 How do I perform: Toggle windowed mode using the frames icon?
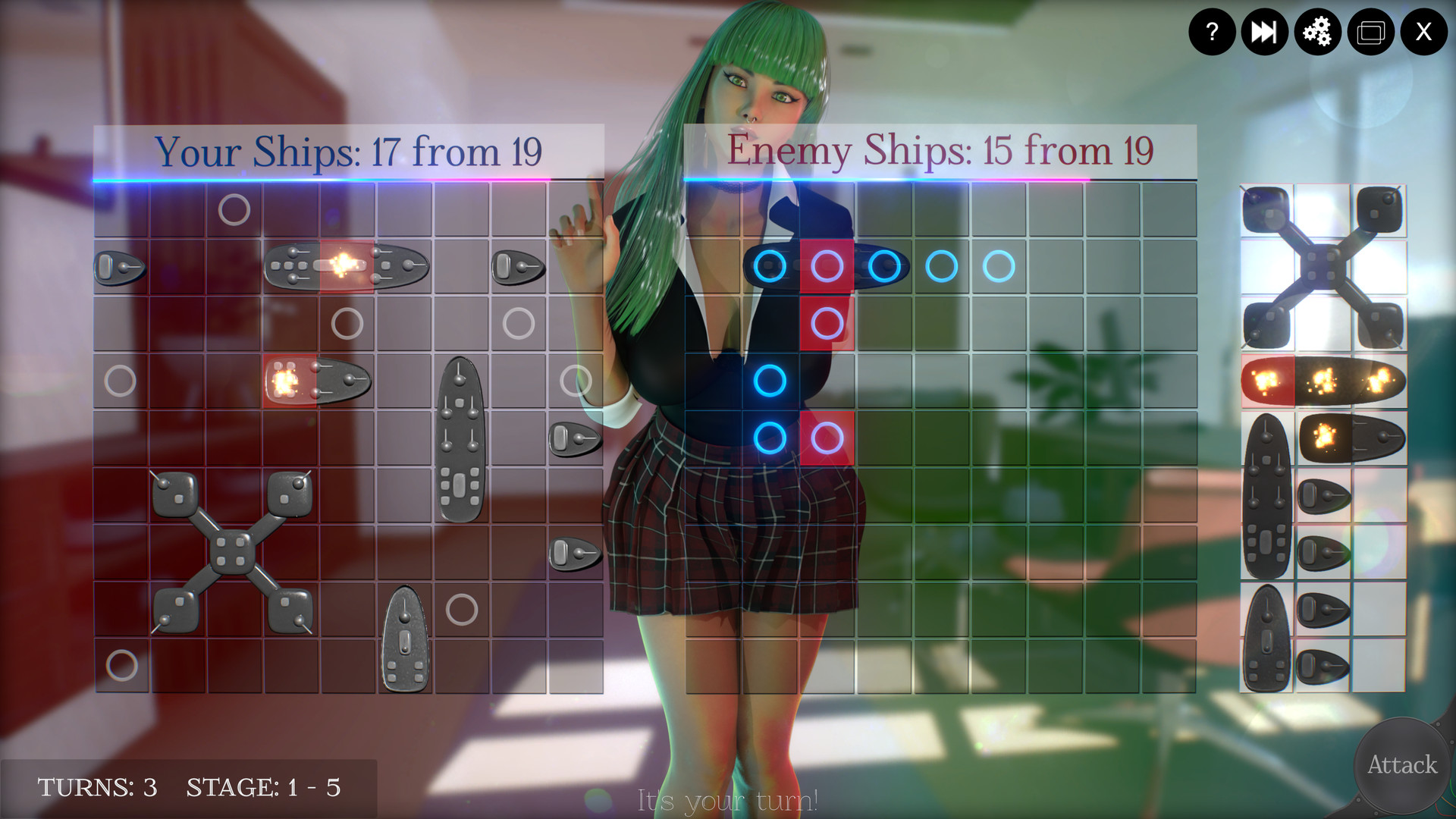click(1370, 32)
